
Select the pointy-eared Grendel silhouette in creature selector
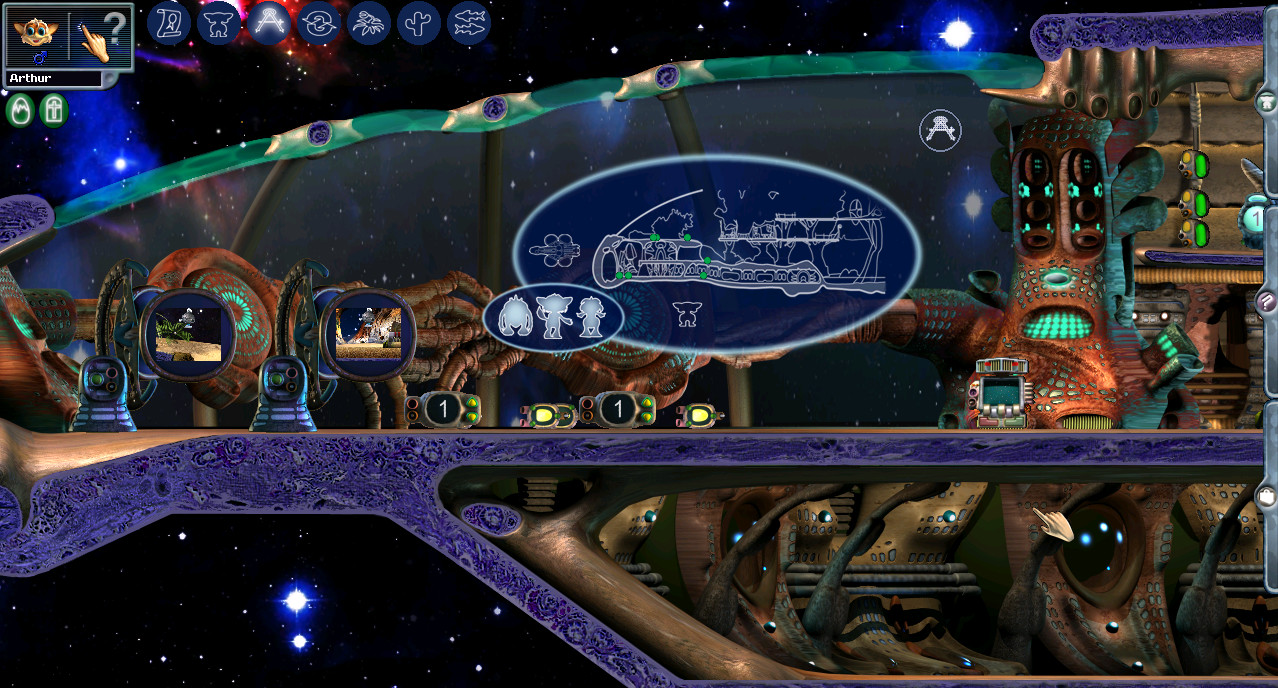point(552,317)
